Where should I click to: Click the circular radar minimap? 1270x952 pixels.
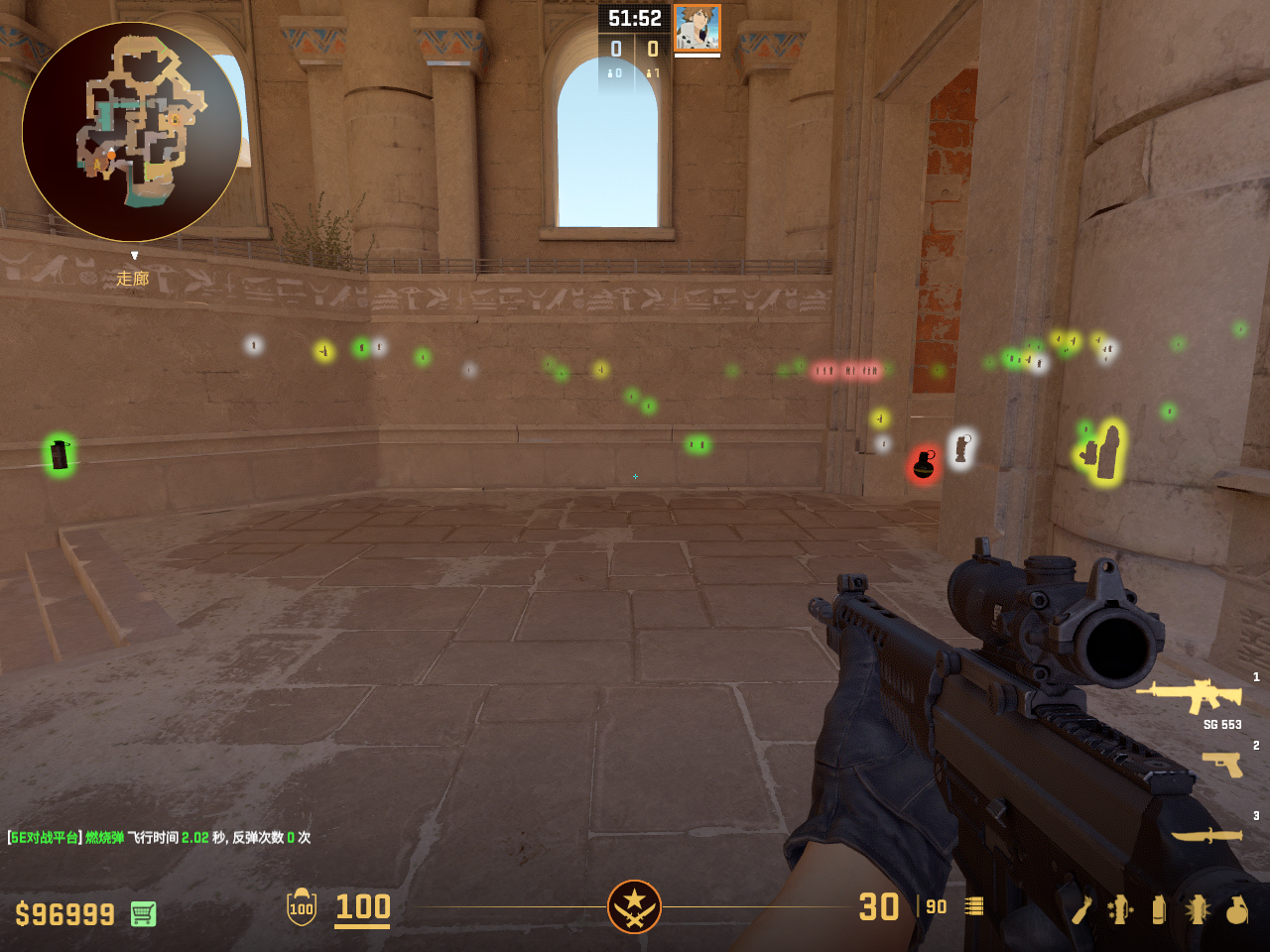pos(132,132)
